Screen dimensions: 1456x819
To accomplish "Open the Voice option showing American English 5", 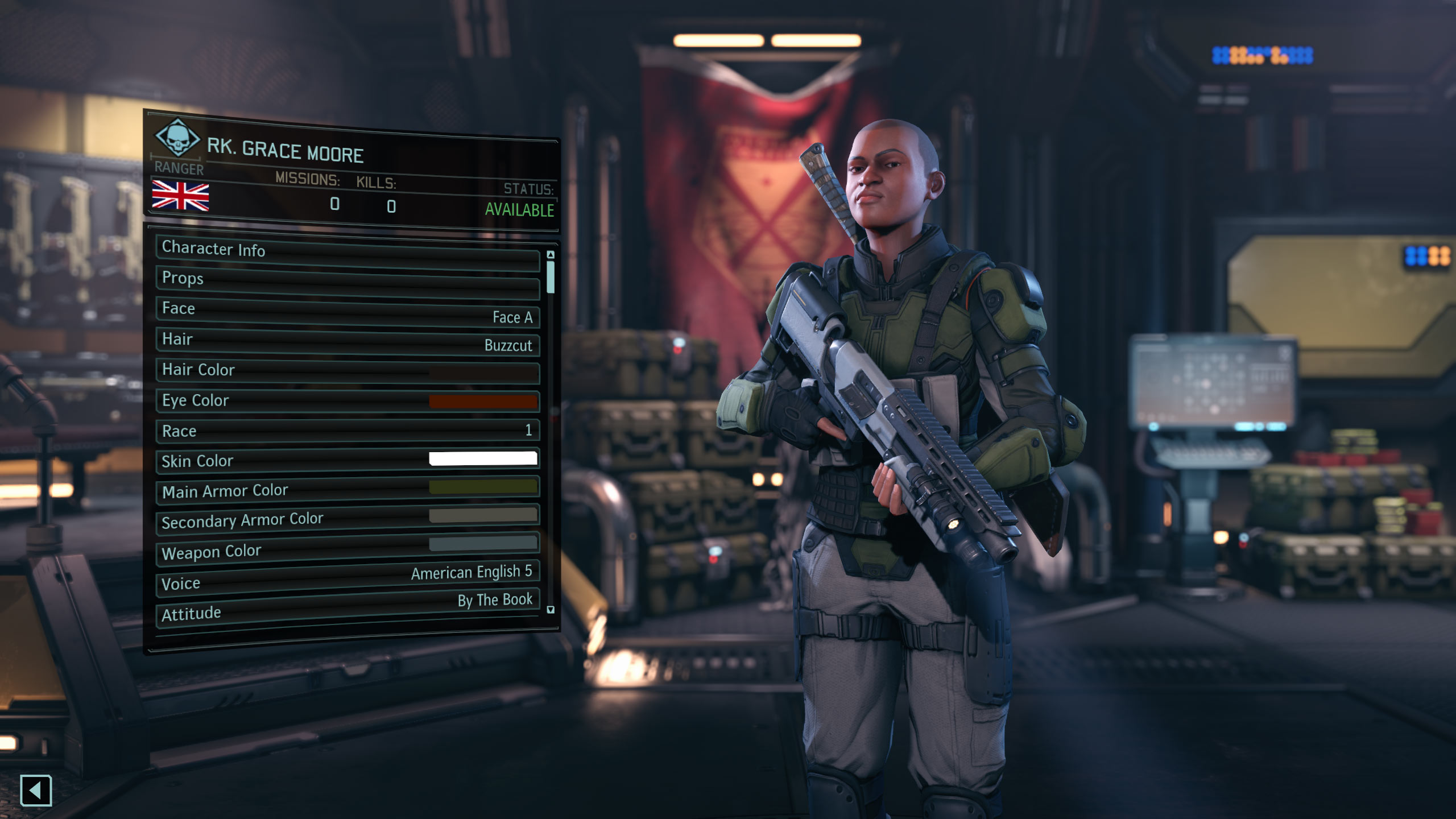I will click(347, 577).
